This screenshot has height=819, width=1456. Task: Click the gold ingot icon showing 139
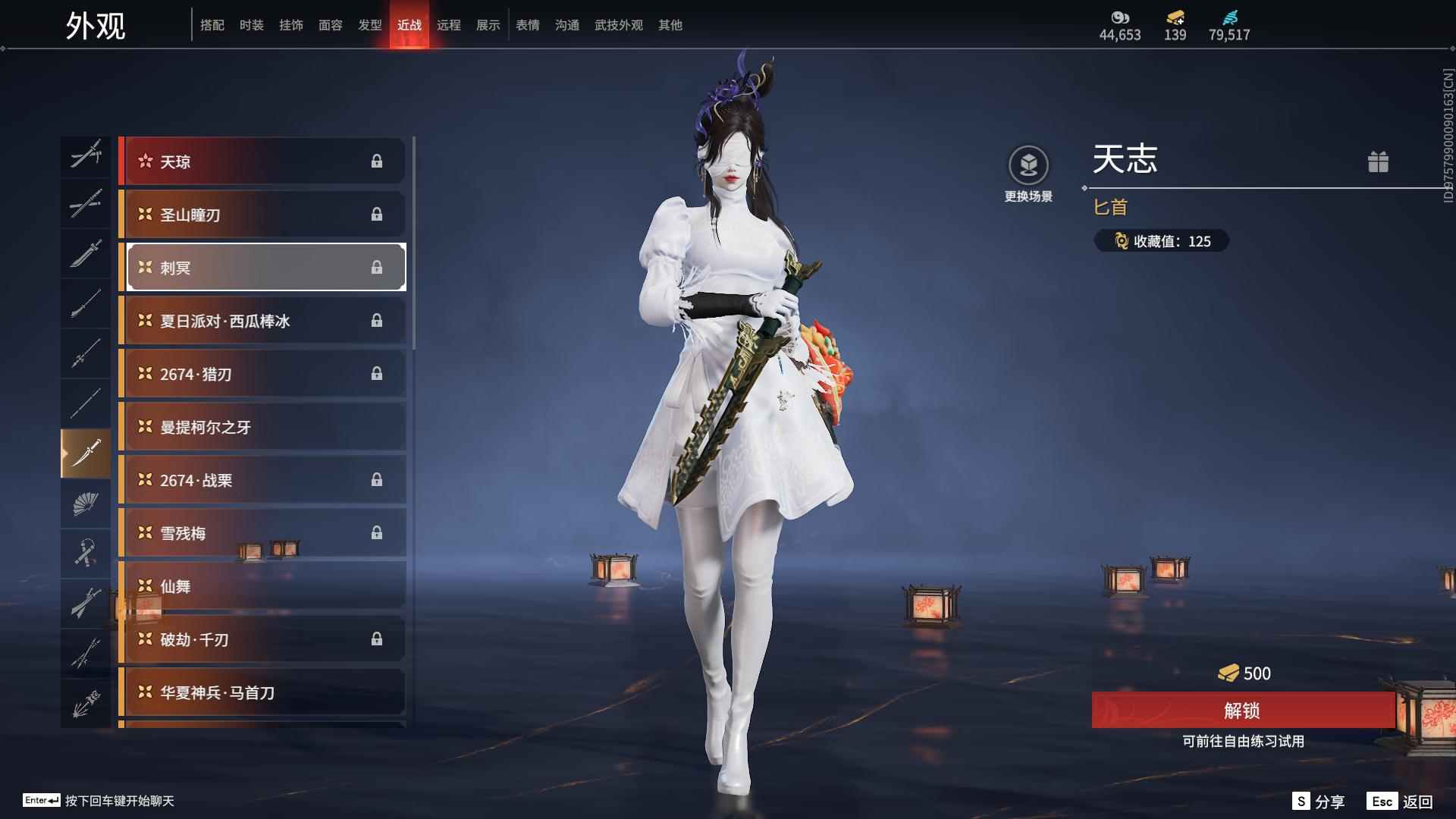(x=1172, y=18)
